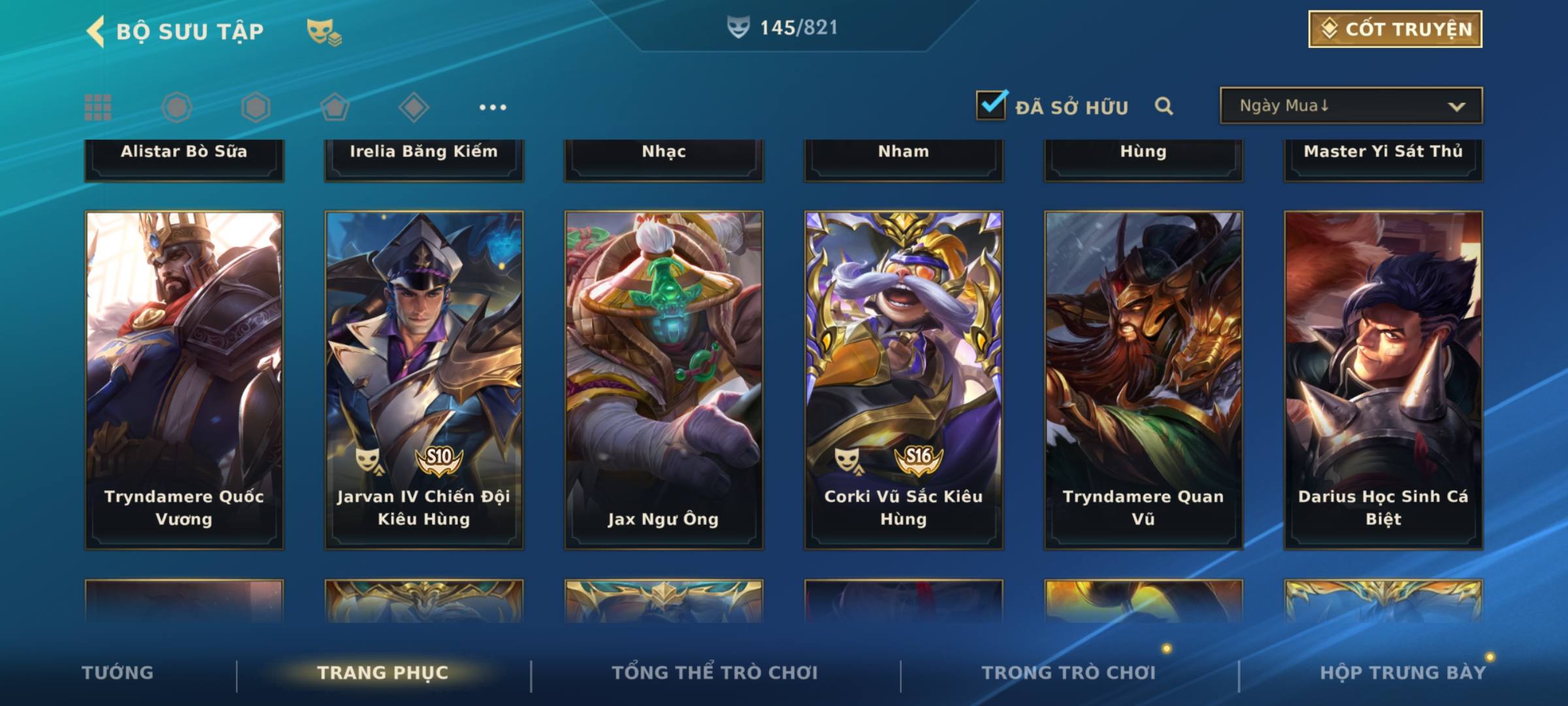The width and height of the screenshot is (1568, 706).
Task: Expand the Ngày Mua sort dropdown
Action: point(1350,106)
